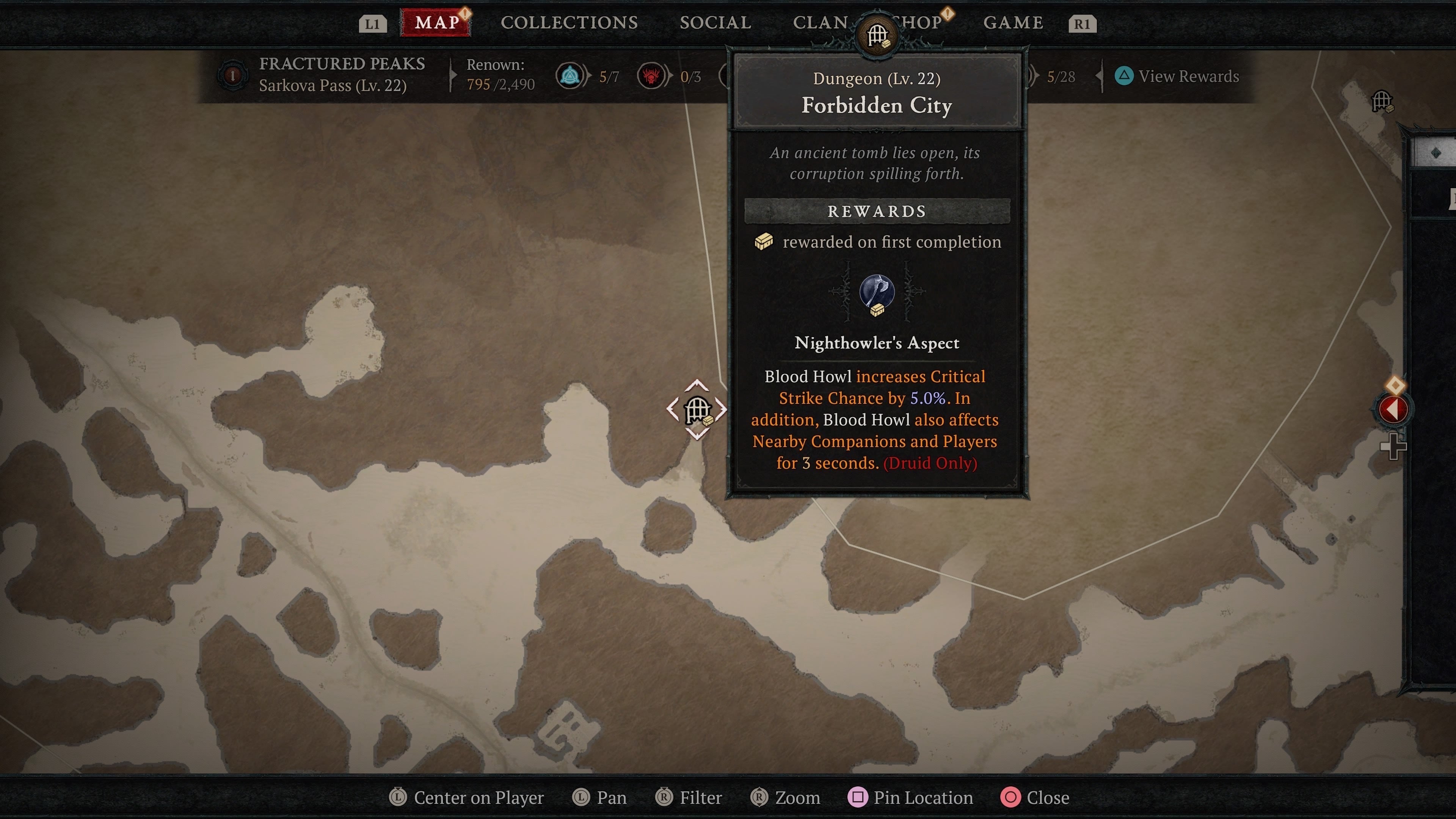
Task: Click the Nighthowler's Aspect reward icon
Action: click(877, 293)
